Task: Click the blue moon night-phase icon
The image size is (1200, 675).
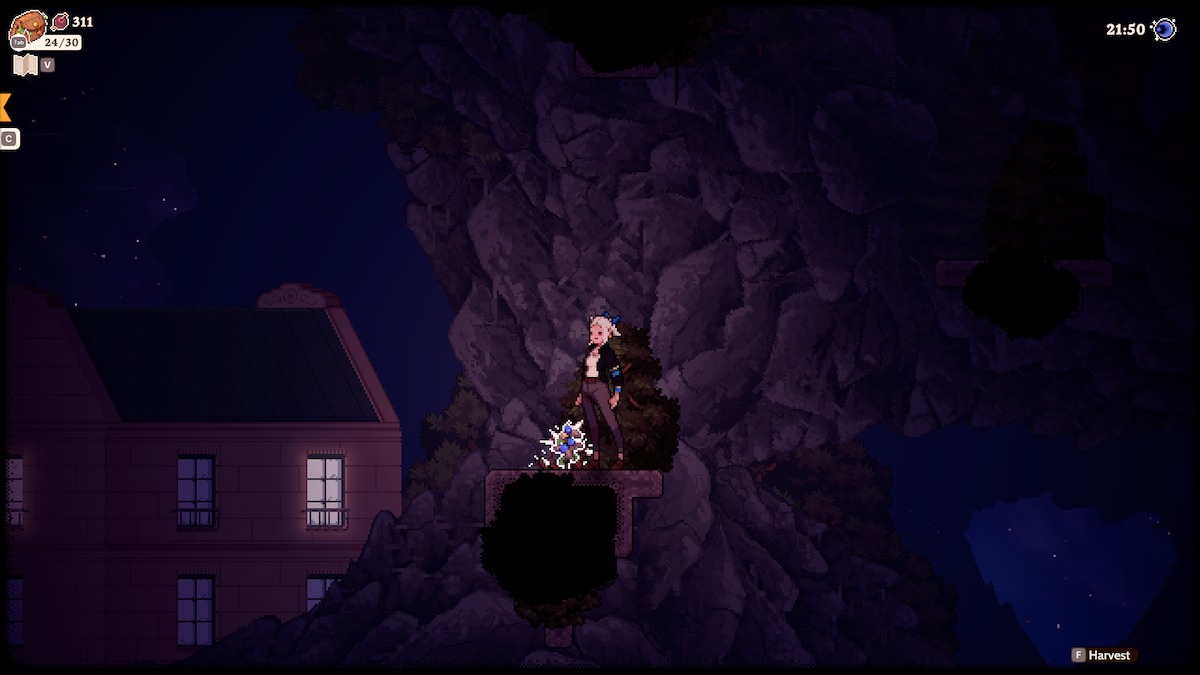Action: pos(1164,29)
